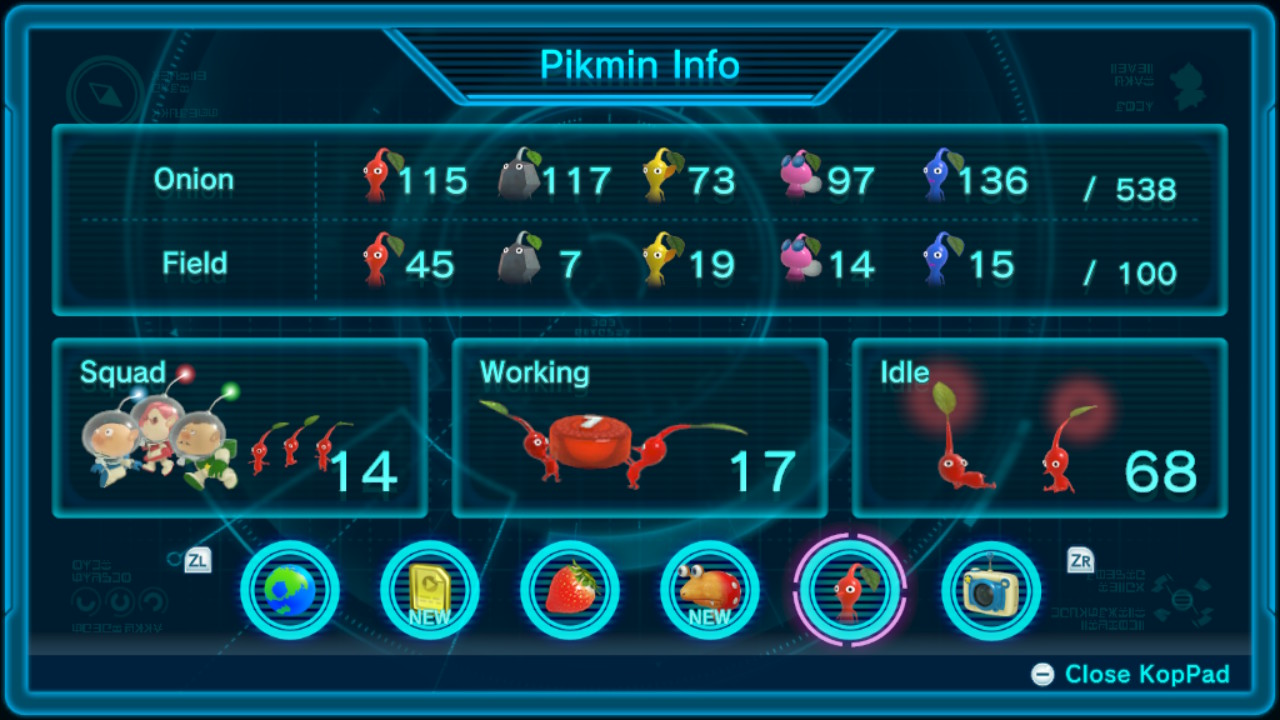
Task: Choose the Working Pikmin panel
Action: [x=640, y=428]
